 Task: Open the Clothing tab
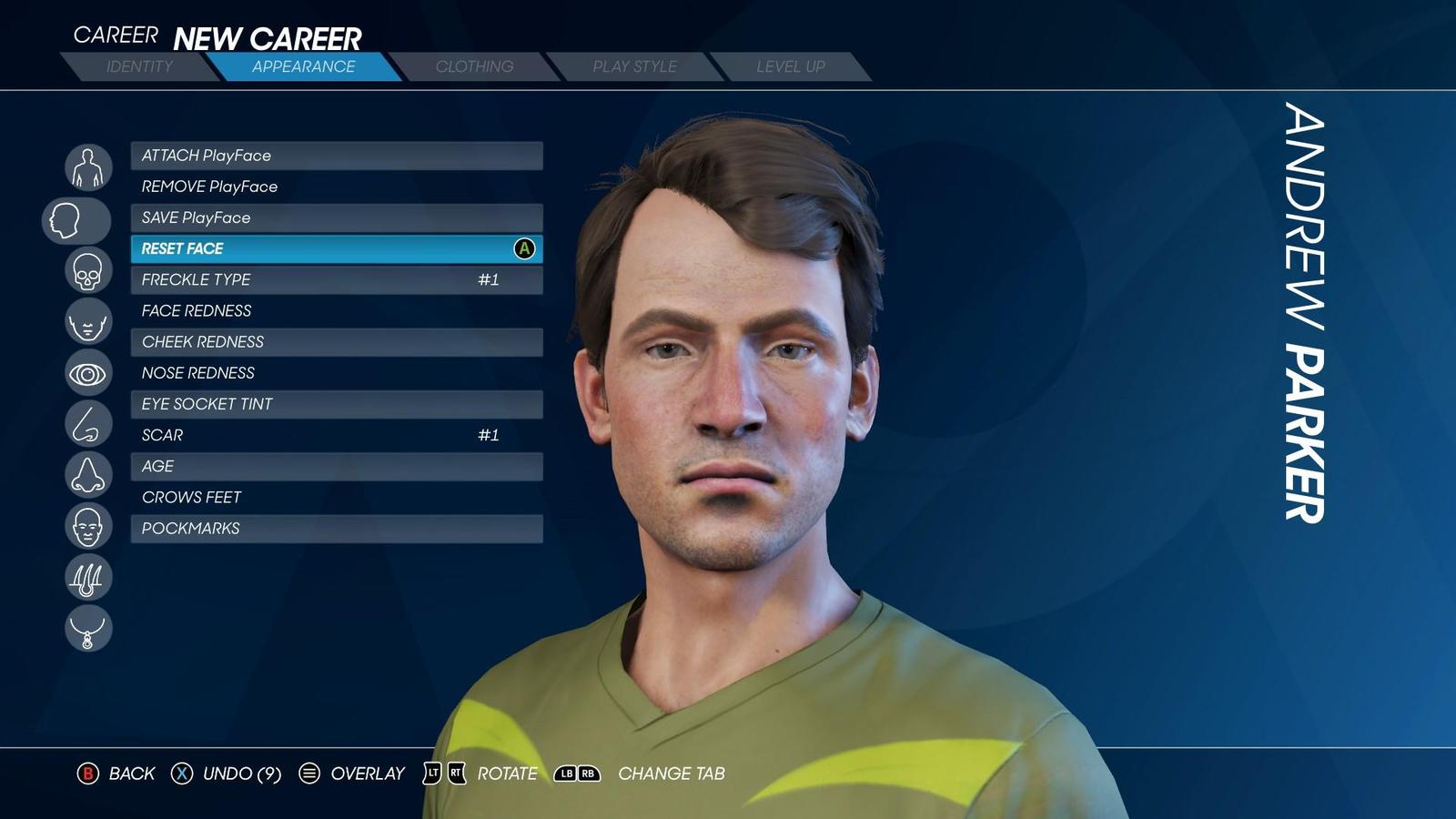pyautogui.click(x=474, y=66)
